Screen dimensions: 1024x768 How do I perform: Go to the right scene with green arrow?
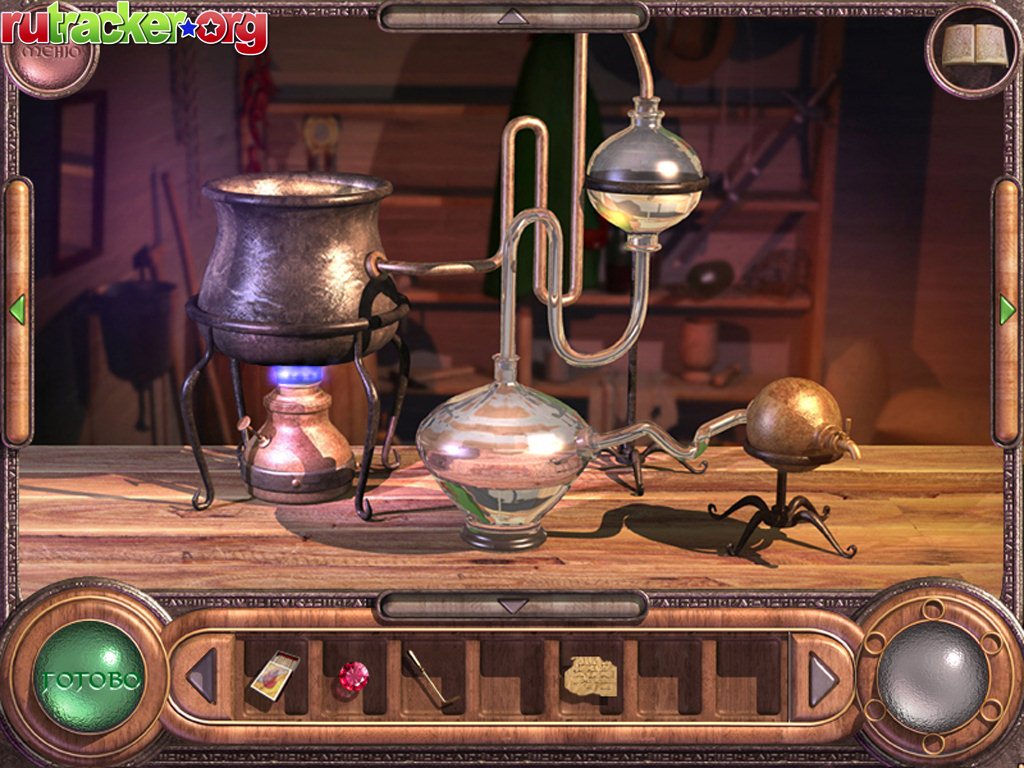tap(1007, 310)
